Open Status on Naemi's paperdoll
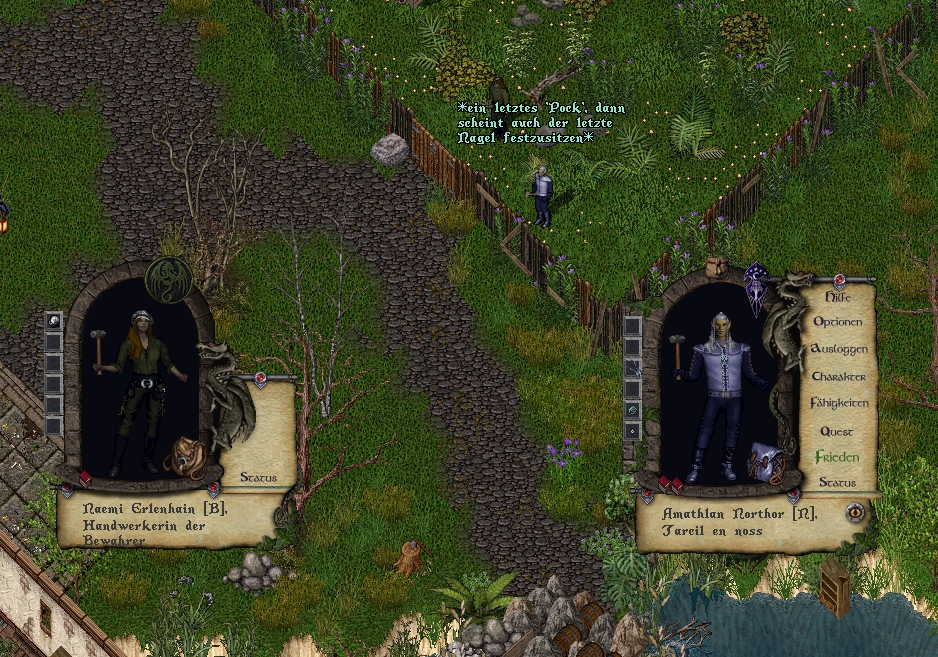938x657 pixels. [258, 478]
